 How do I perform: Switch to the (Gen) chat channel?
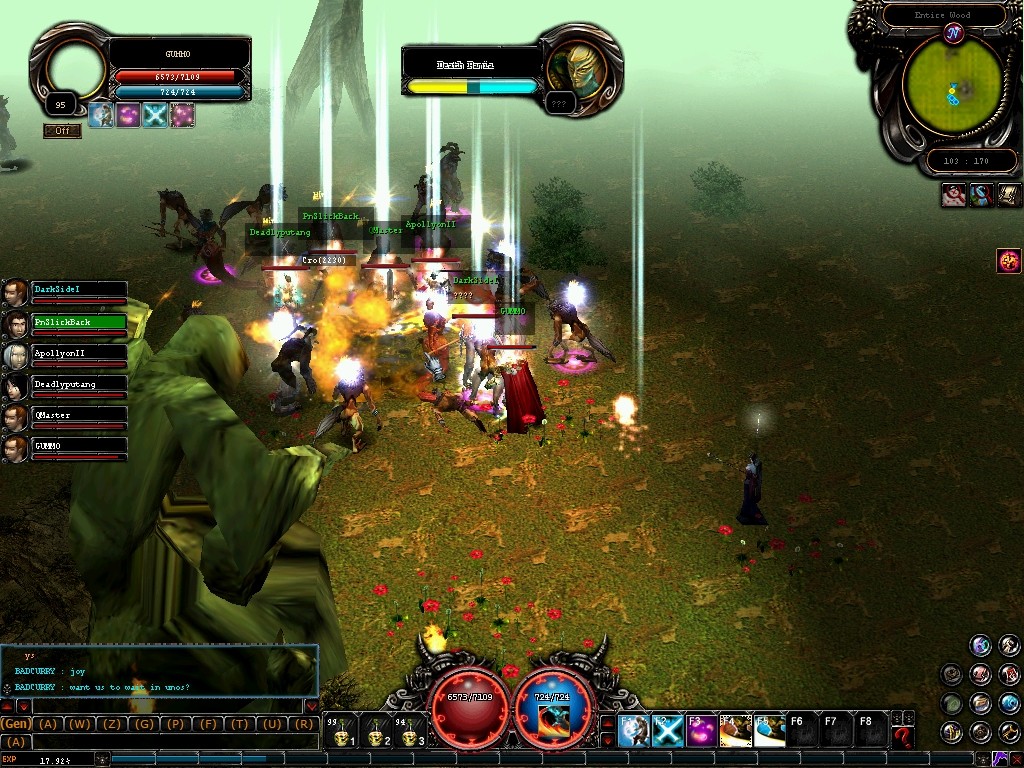(x=16, y=724)
